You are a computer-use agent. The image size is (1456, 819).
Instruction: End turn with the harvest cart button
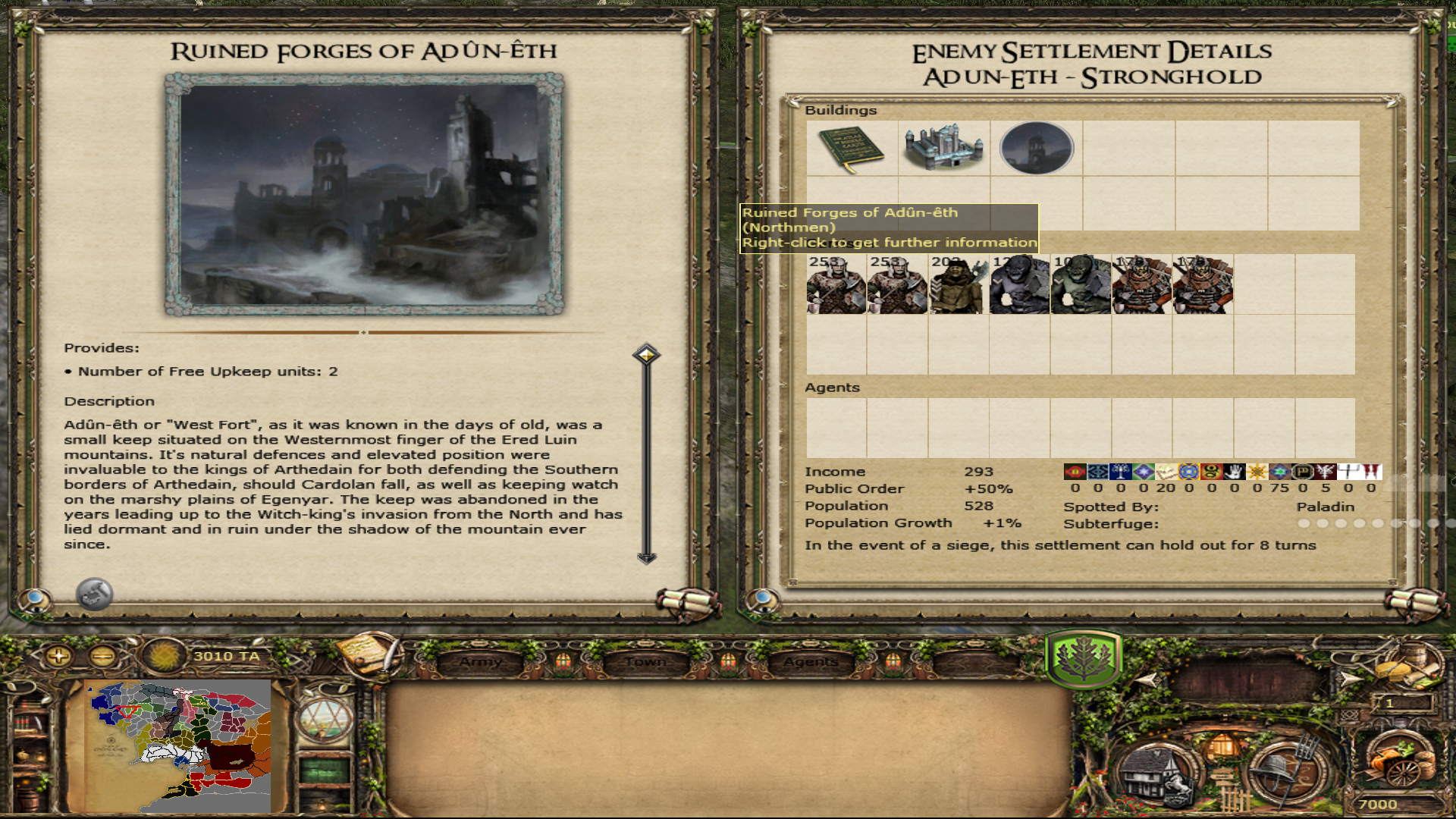pos(1400,762)
